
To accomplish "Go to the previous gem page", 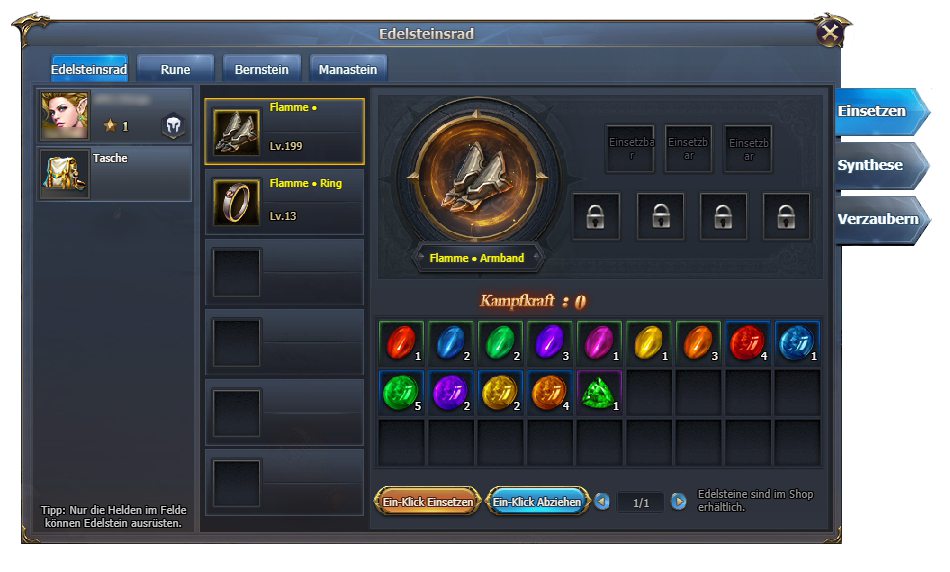I will point(602,502).
